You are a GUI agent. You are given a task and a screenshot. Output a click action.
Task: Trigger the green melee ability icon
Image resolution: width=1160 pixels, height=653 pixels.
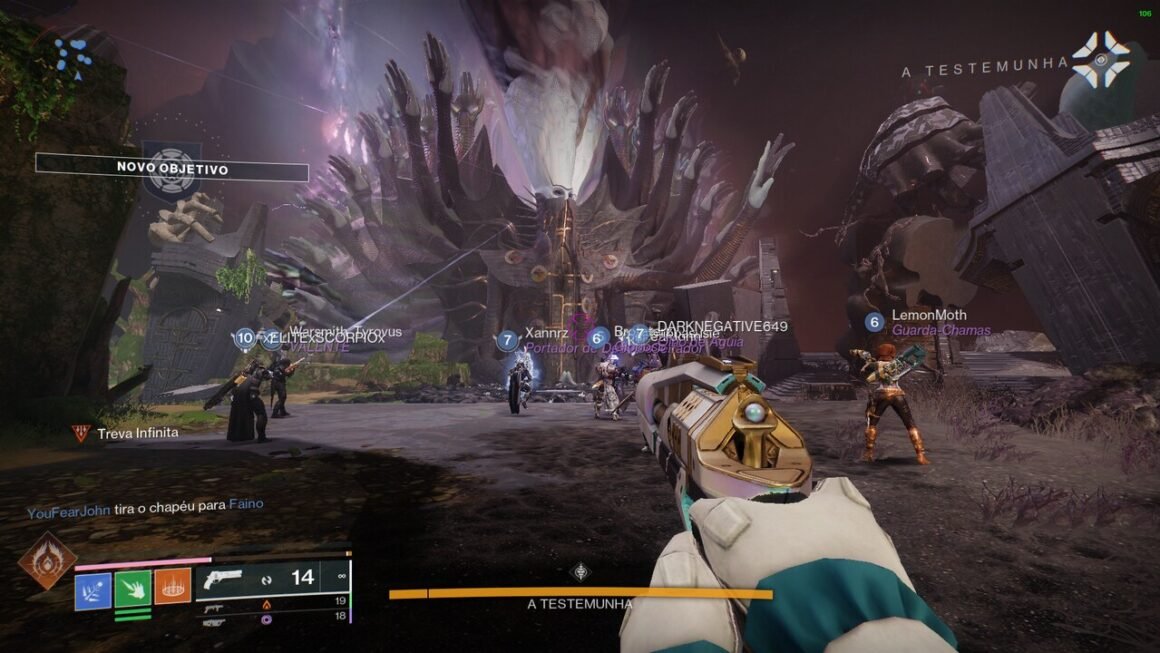coord(133,588)
